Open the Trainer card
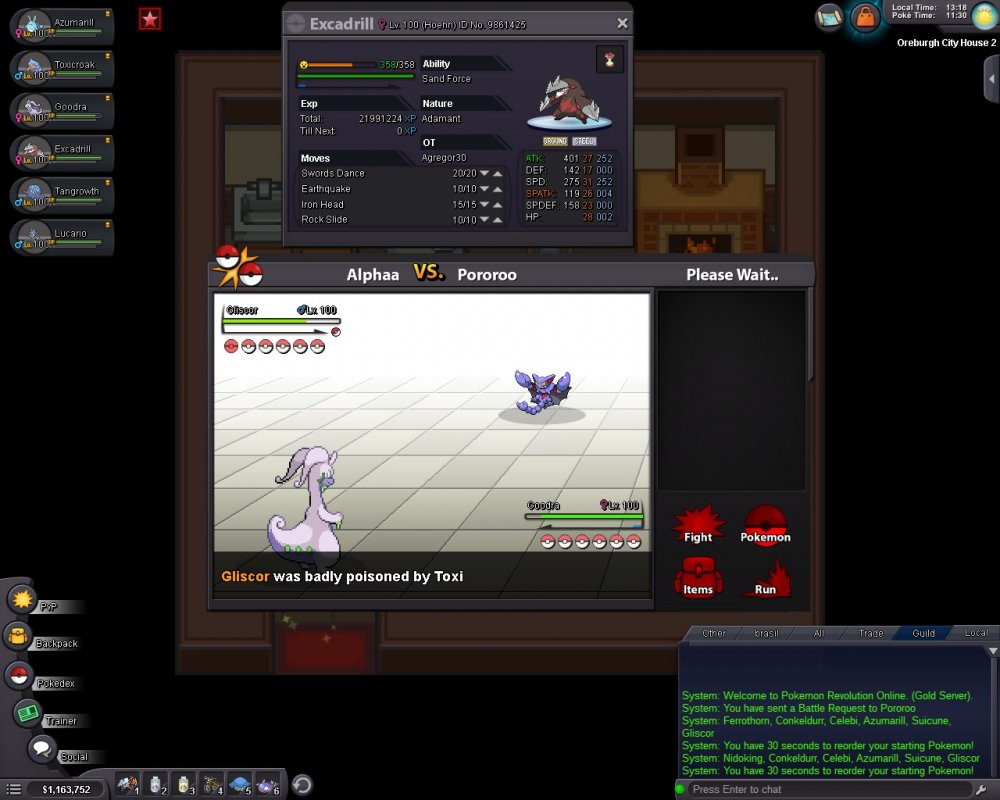 [x=27, y=714]
